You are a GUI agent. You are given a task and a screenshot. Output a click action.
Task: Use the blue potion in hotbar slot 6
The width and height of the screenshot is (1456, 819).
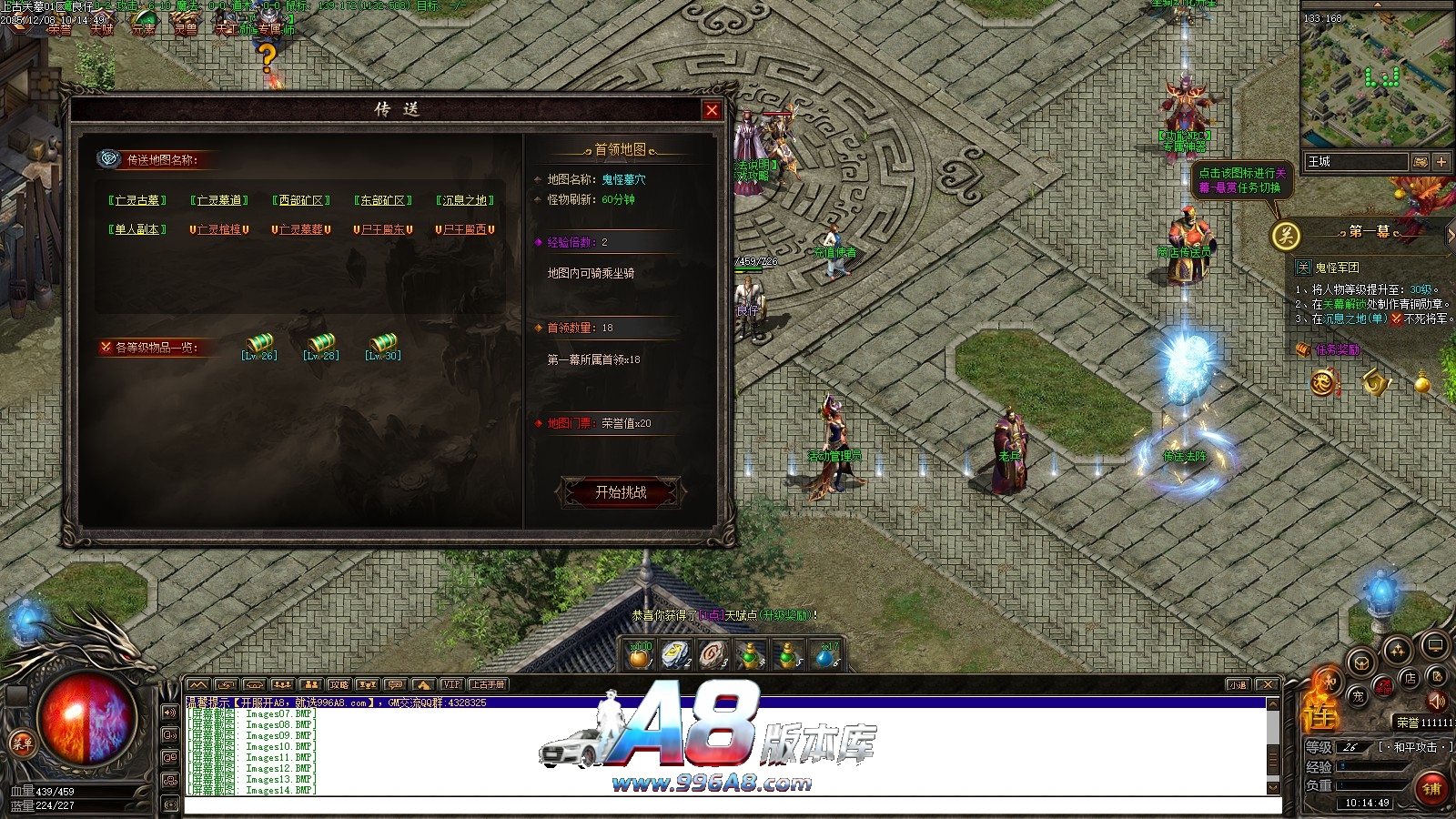click(825, 655)
